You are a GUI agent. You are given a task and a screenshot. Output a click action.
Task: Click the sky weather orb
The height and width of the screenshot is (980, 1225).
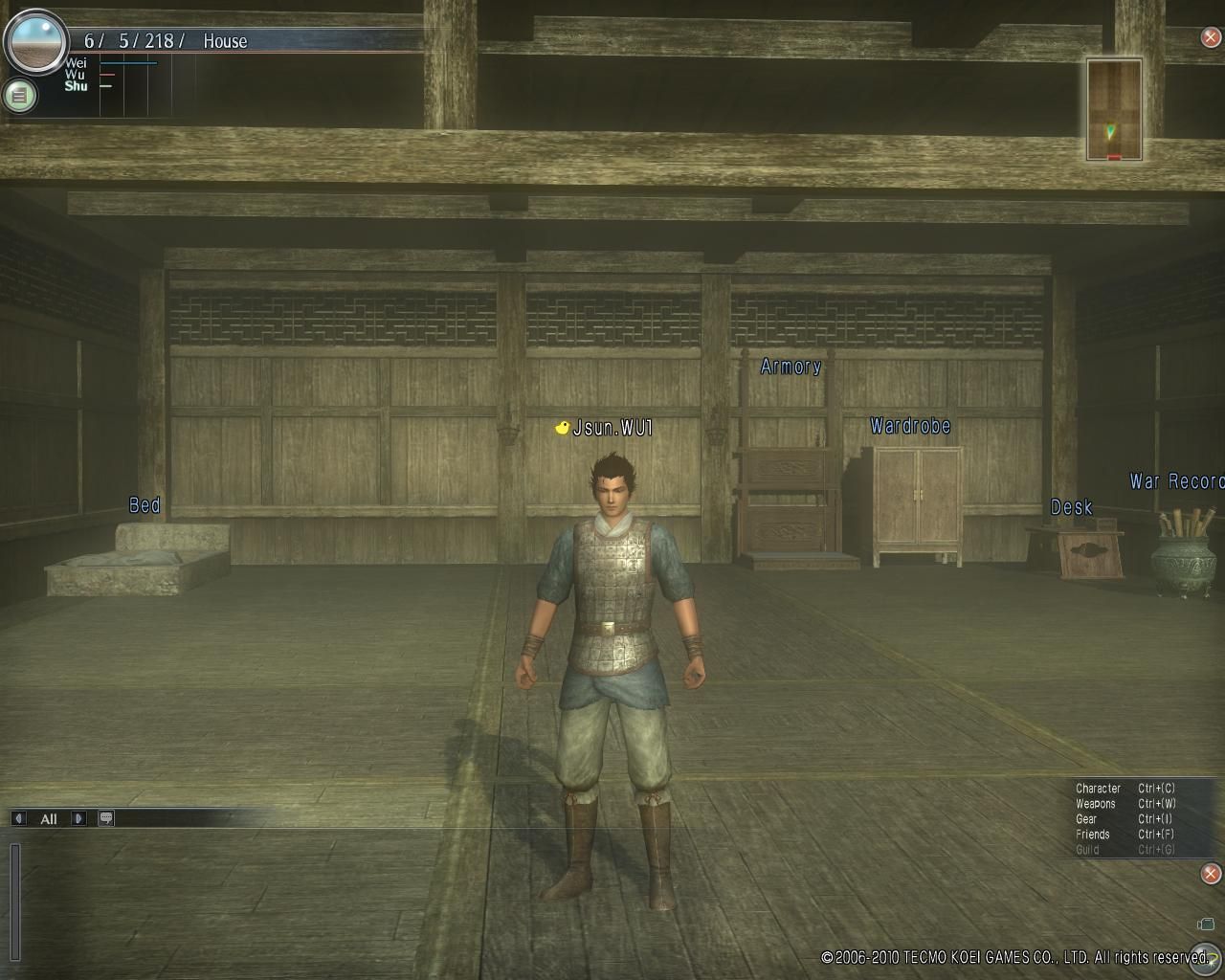coord(36,42)
